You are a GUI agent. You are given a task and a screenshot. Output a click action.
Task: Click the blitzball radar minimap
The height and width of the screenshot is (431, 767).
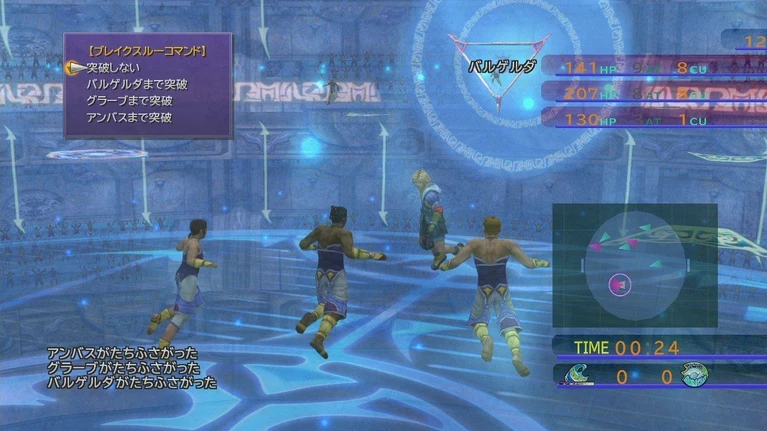[x=634, y=266]
